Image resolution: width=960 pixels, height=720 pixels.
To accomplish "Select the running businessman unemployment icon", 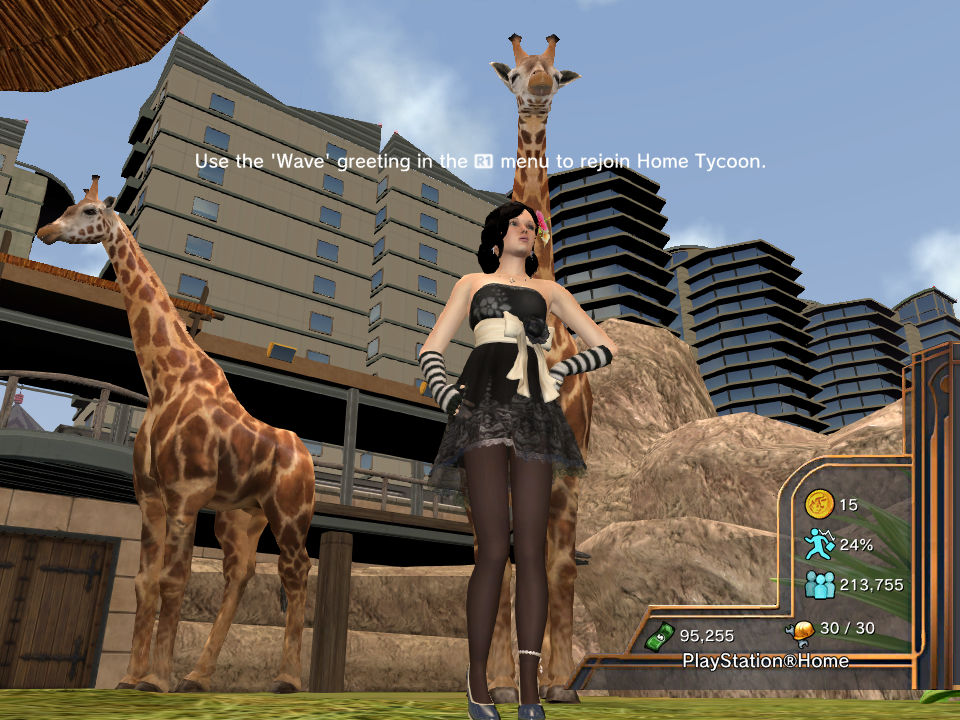I will tap(819, 545).
